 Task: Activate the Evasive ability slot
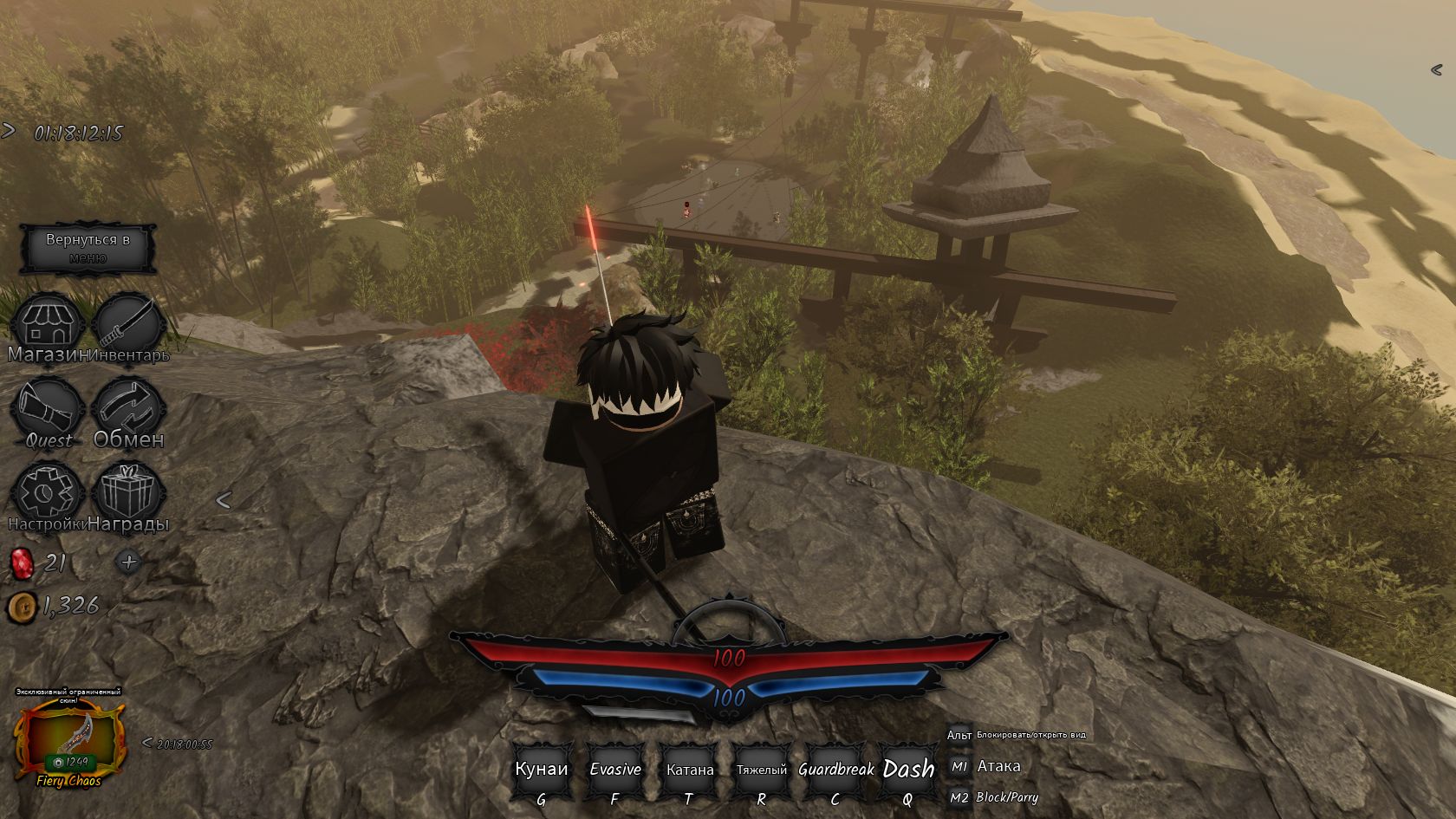pos(615,770)
